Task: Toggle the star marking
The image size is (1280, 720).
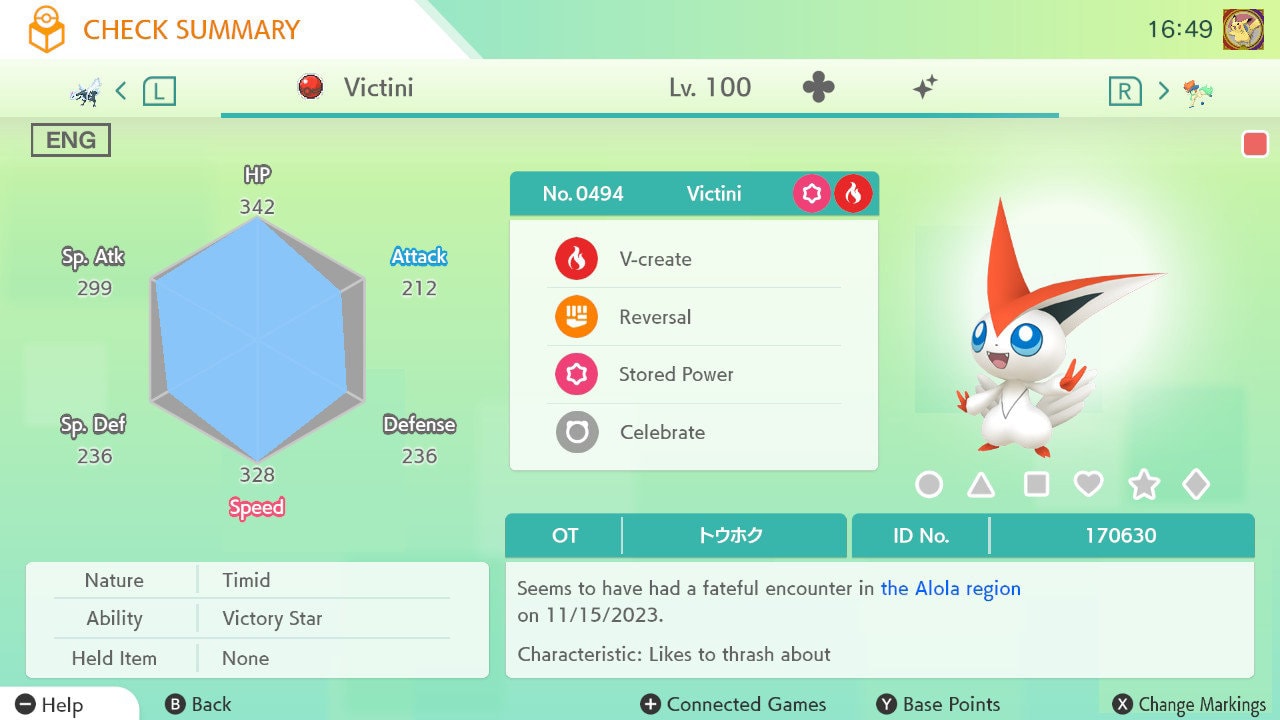Action: point(1143,485)
